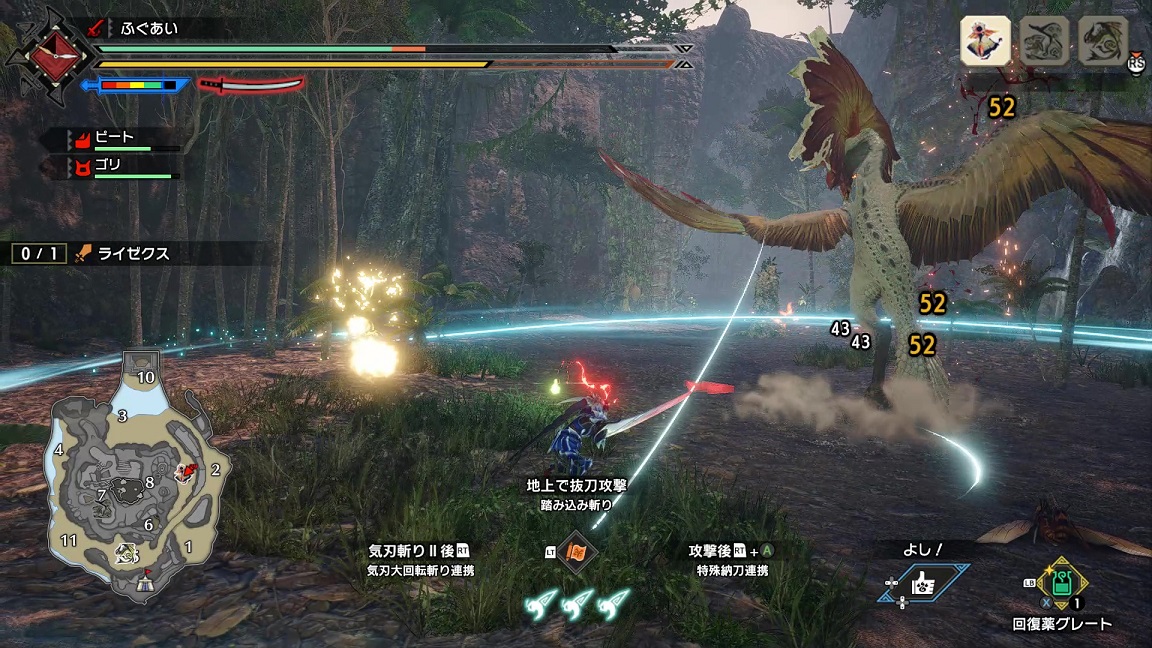1152x648 pixels.
Task: Select buddy ビート in party list
Action: (x=115, y=136)
